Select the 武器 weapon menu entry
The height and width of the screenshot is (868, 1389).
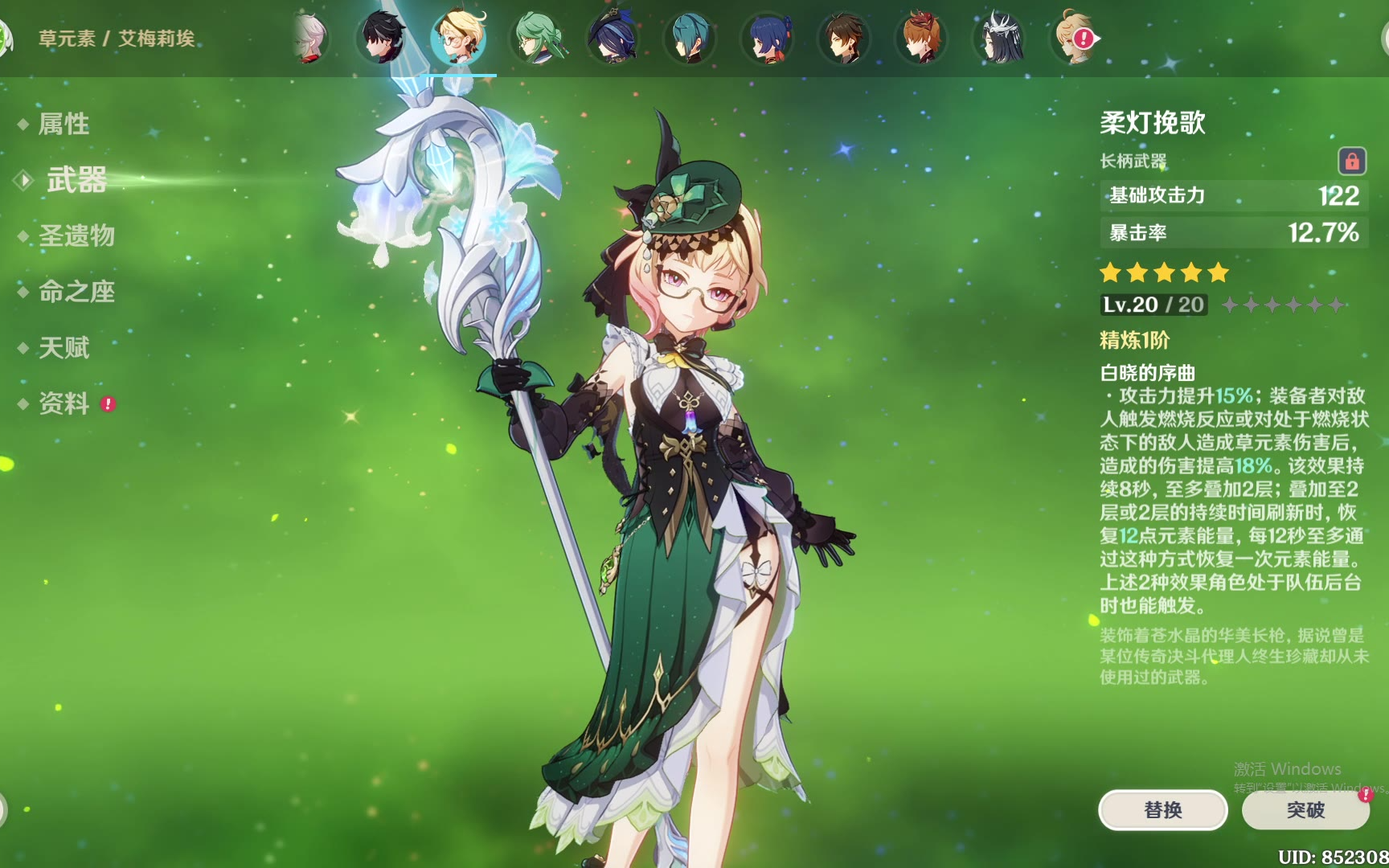click(x=76, y=180)
